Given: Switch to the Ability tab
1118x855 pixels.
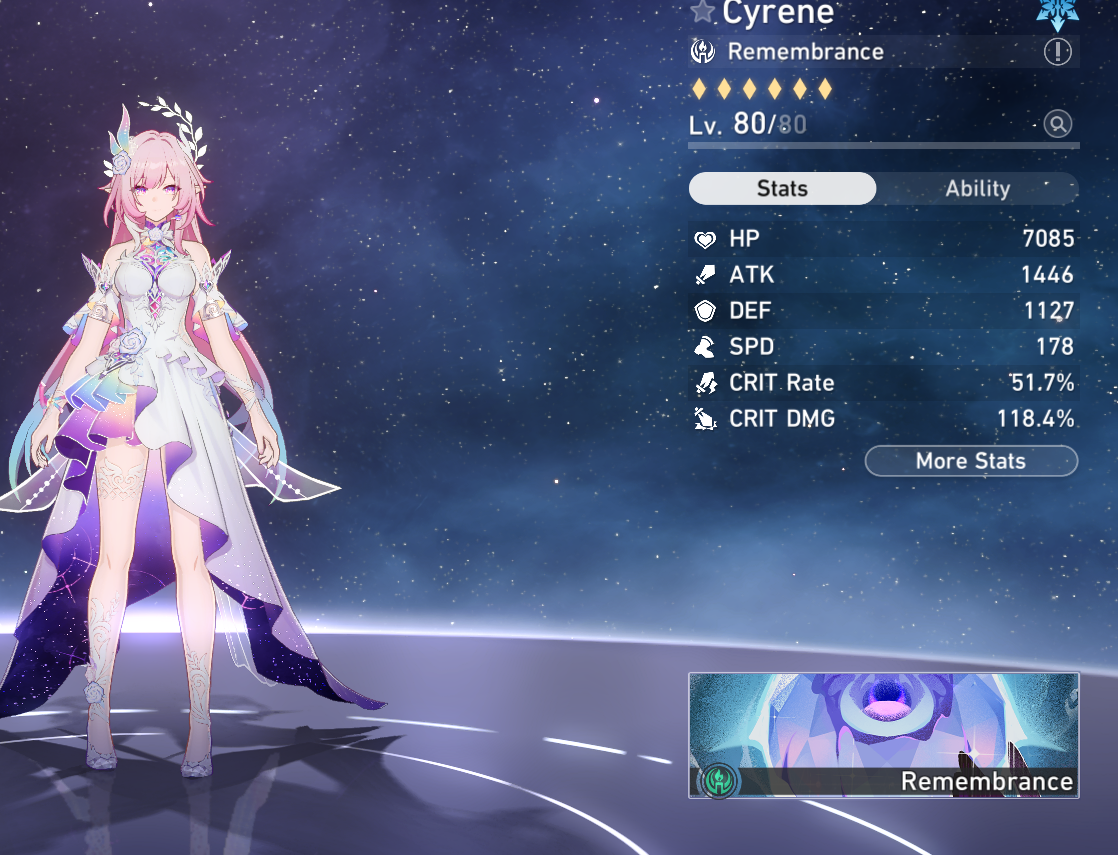Looking at the screenshot, I should 977,189.
